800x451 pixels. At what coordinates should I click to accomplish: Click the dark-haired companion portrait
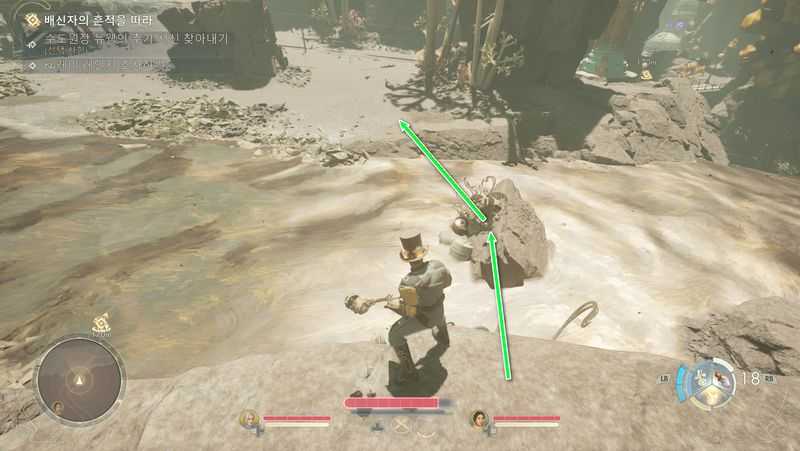[479, 418]
